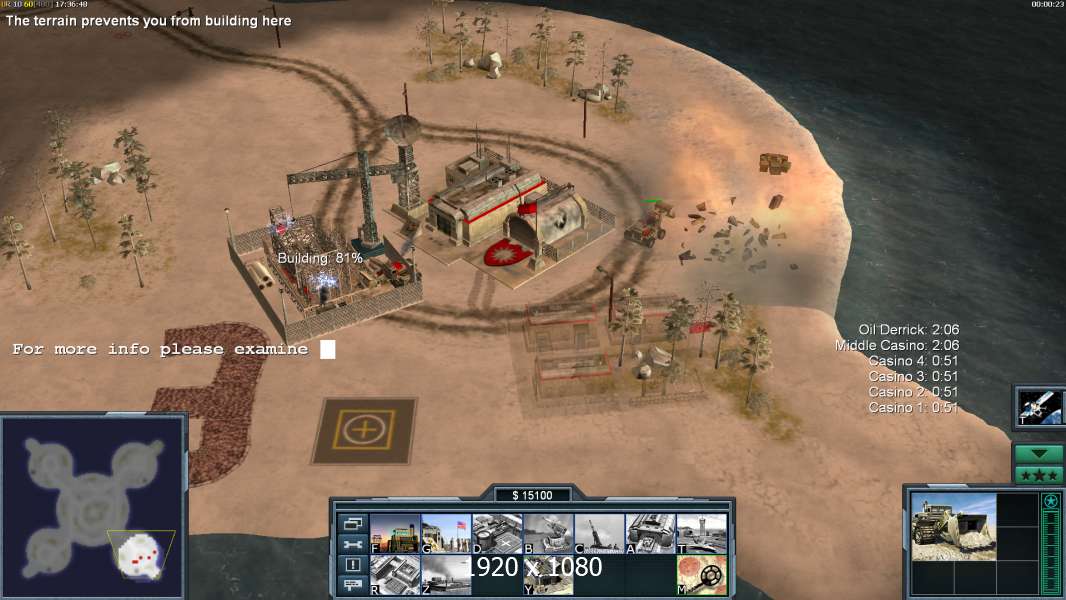Image resolution: width=1066 pixels, height=600 pixels.
Task: Build the Patriot missile defense (B)
Action: click(548, 534)
